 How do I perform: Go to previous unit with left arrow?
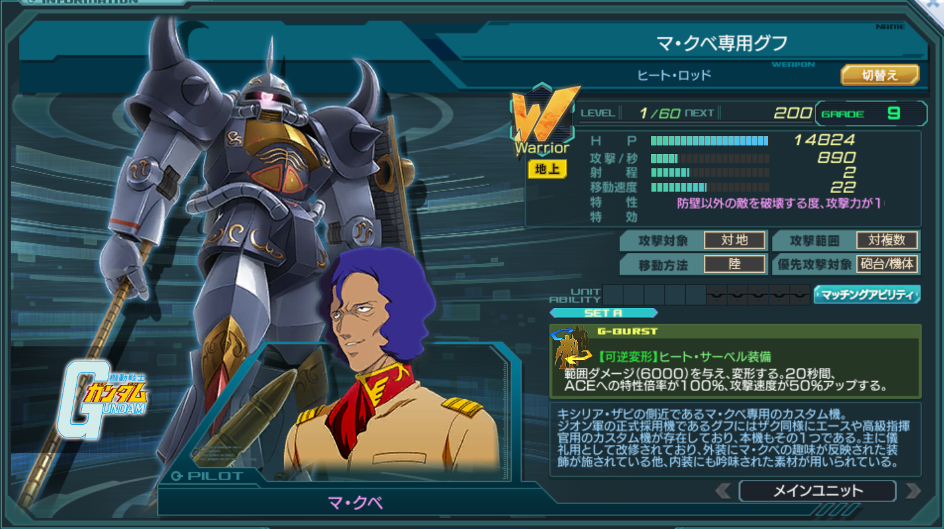coord(724,491)
